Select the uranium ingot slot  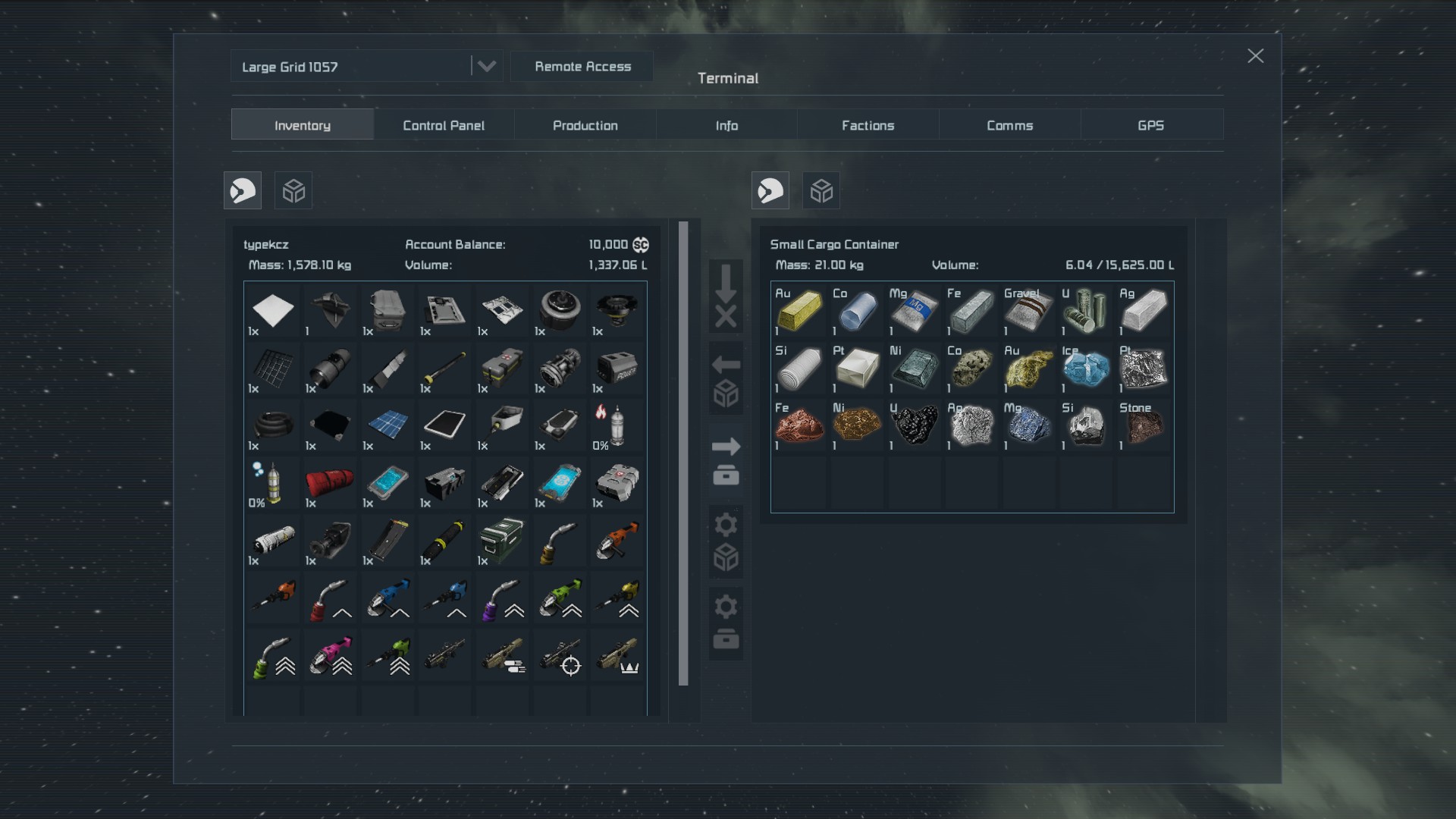1086,310
